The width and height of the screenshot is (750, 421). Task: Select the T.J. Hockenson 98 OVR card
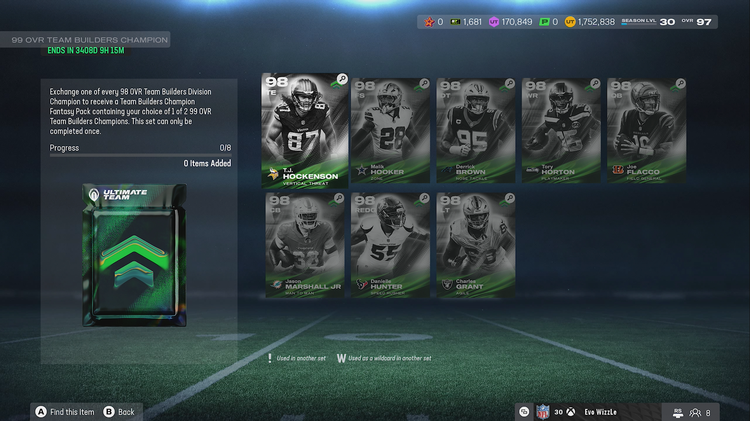(304, 130)
